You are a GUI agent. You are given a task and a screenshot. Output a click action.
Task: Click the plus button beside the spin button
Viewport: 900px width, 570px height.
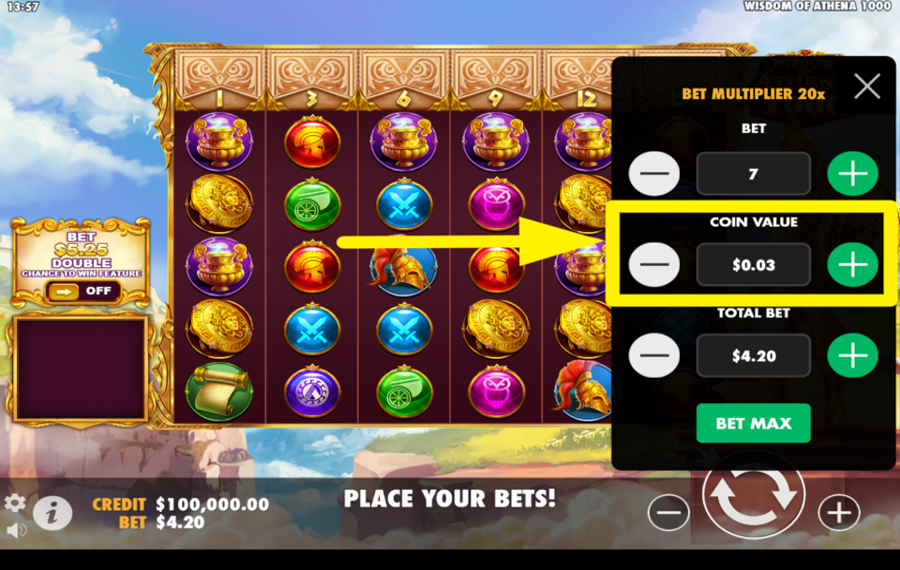point(838,513)
